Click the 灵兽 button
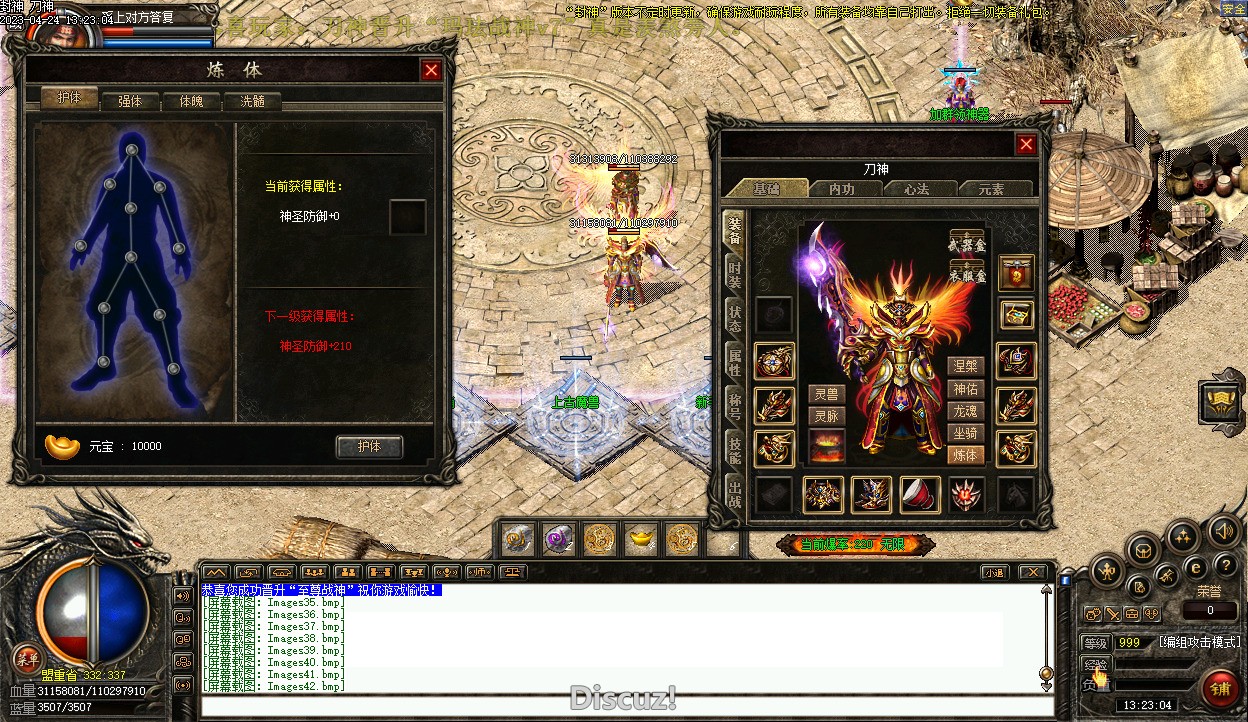1248x722 pixels. 826,394
